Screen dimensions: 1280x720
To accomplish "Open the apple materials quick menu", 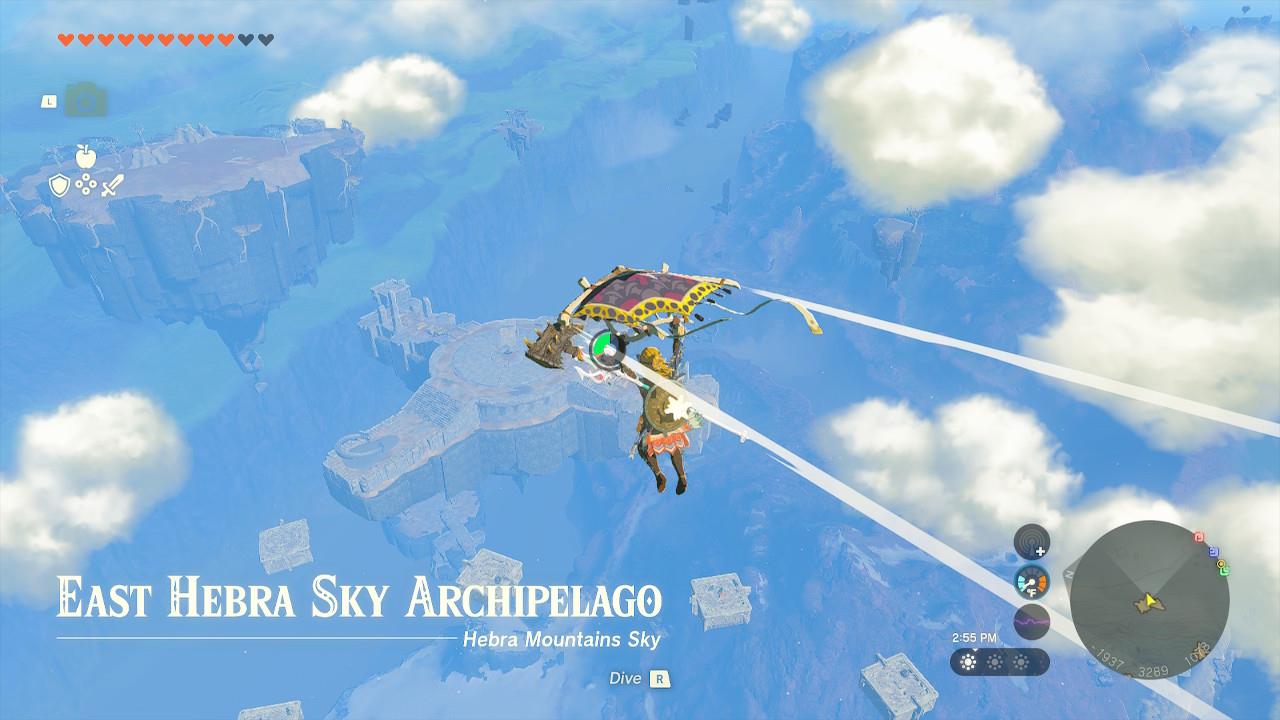I will (x=84, y=155).
